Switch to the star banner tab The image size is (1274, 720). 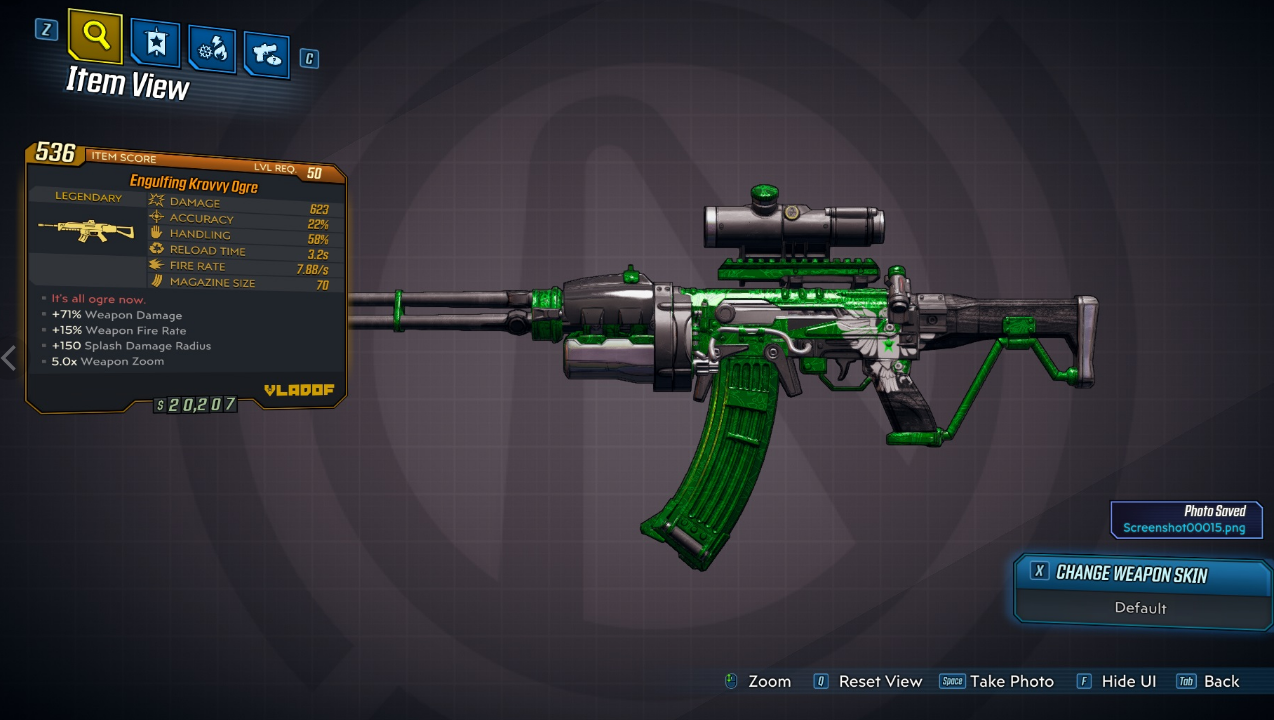pos(155,43)
